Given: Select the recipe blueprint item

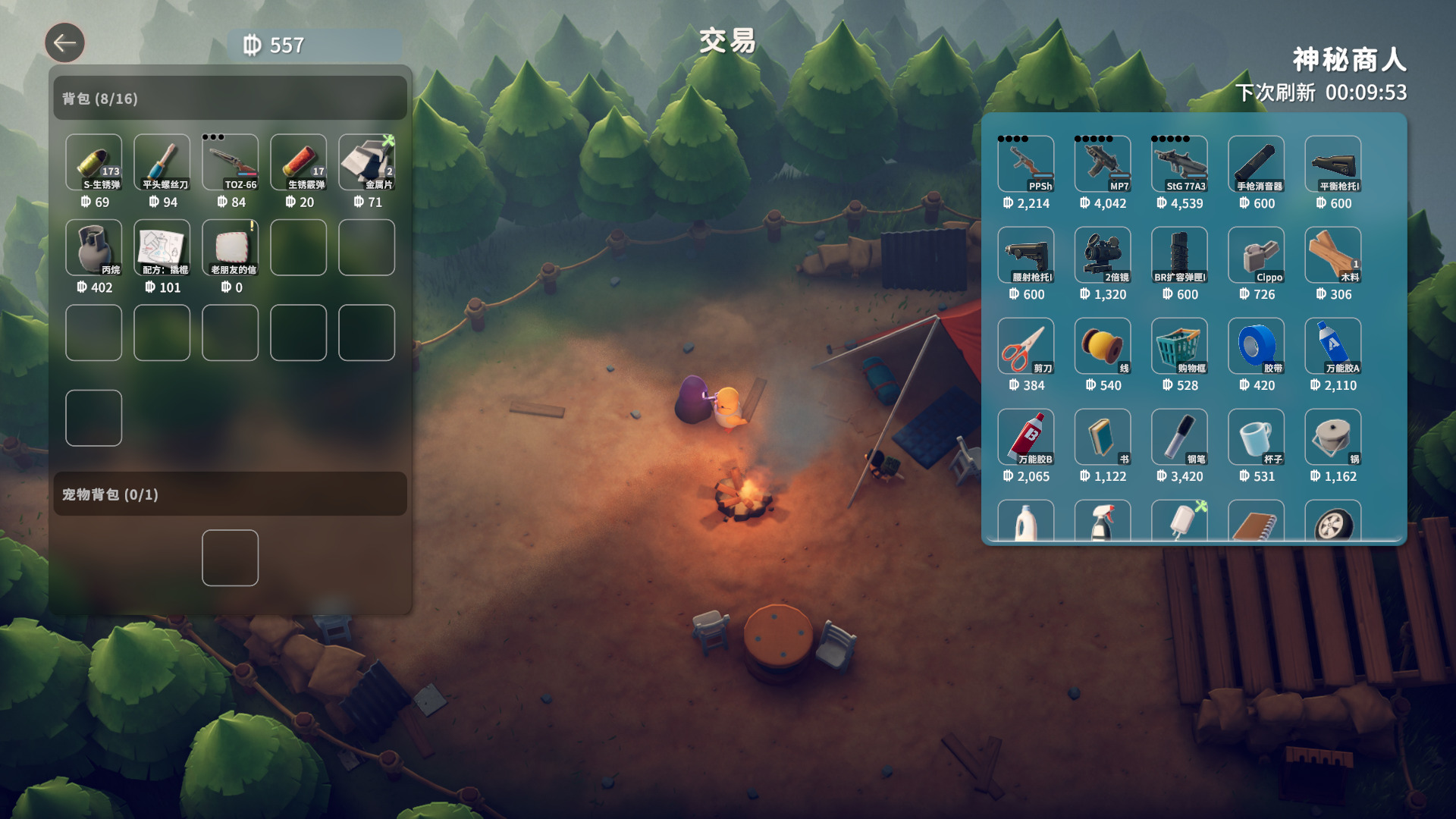Looking at the screenshot, I should pyautogui.click(x=162, y=247).
